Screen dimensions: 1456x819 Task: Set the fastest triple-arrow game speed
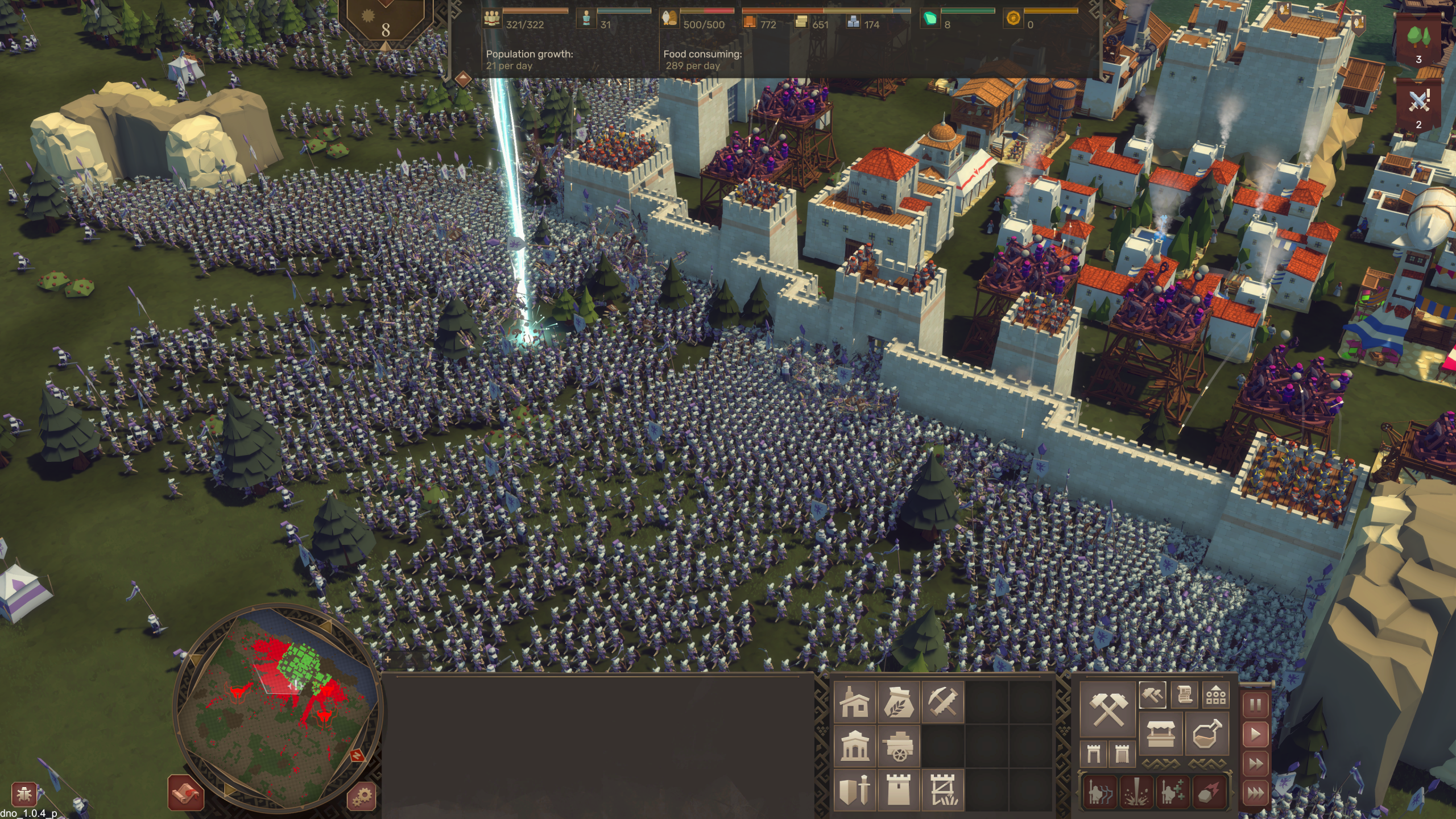click(1255, 792)
